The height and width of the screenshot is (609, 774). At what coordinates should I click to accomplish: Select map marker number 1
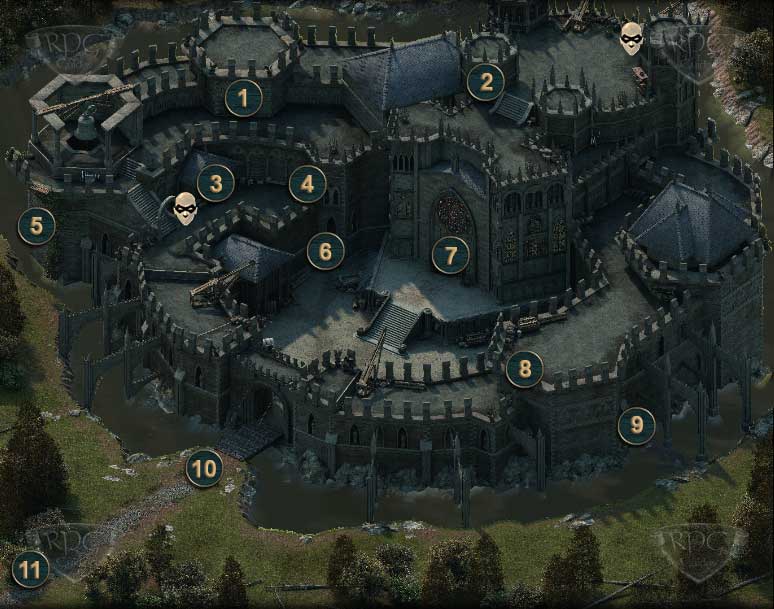click(x=243, y=98)
